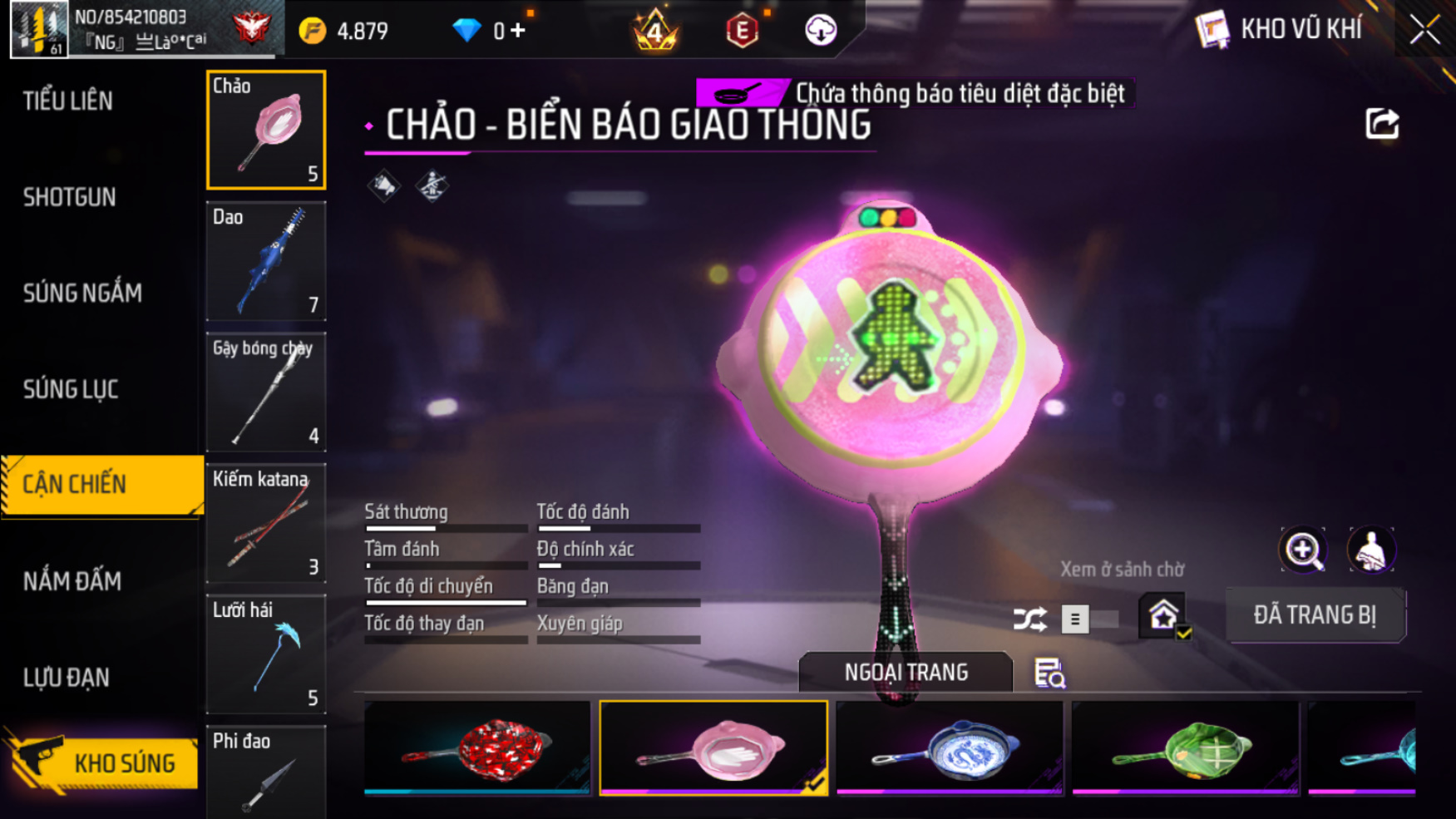Select the Kiếm katana weapon
Image resolution: width=1456 pixels, height=819 pixels.
[x=266, y=523]
